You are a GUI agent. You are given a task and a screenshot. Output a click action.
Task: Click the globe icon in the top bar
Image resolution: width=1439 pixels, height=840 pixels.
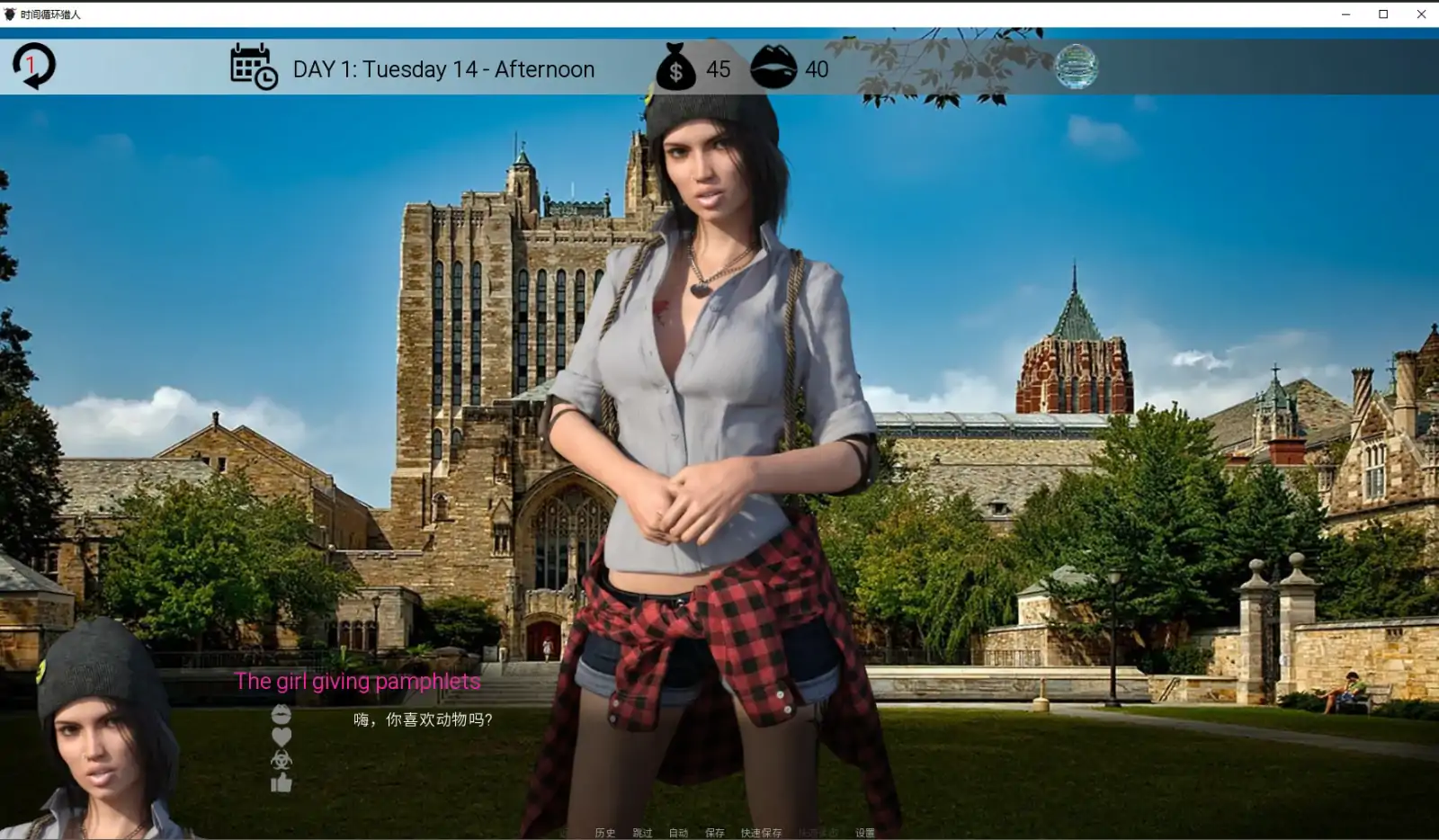[x=1076, y=67]
